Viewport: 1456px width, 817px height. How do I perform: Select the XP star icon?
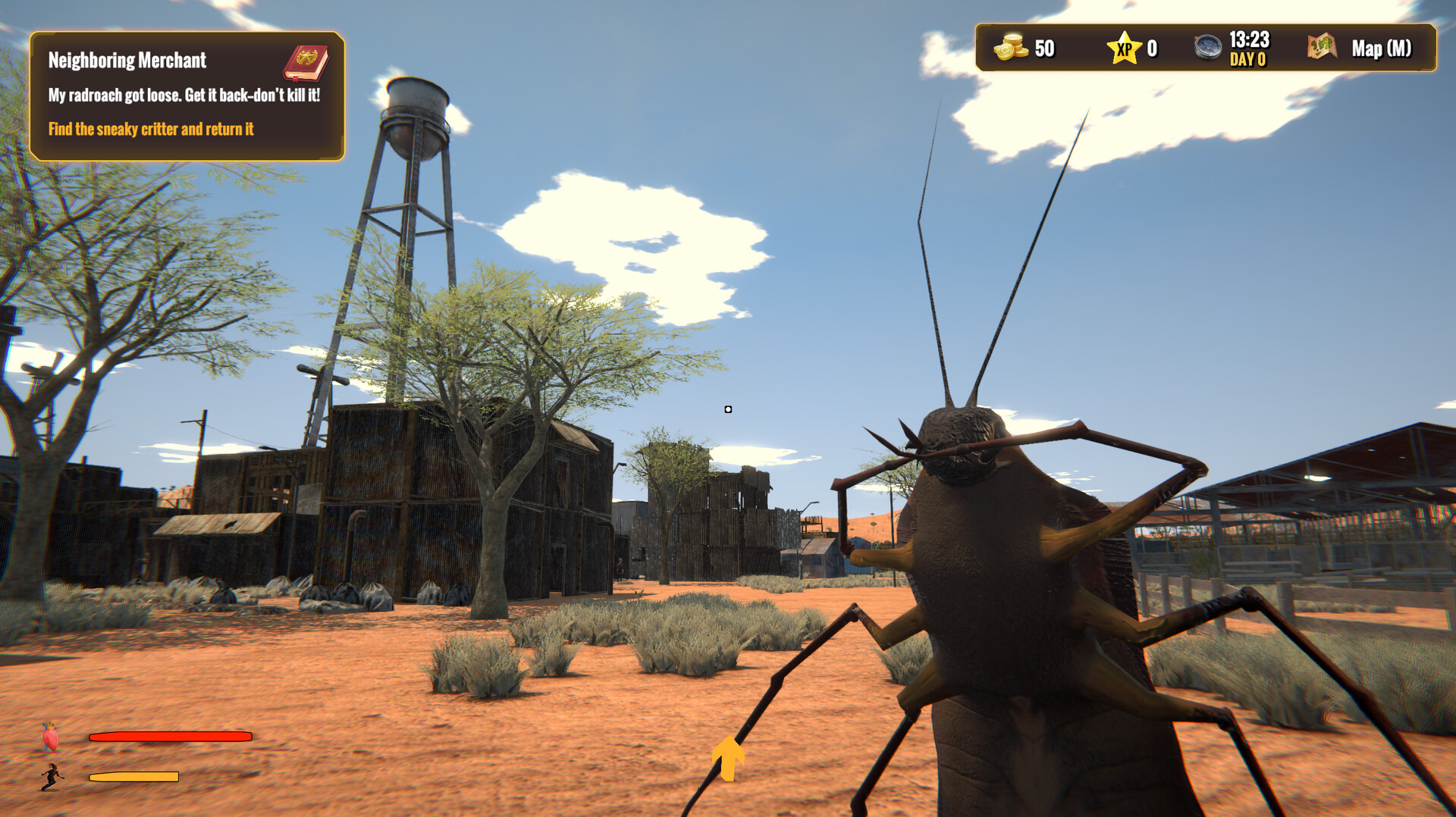[1126, 47]
